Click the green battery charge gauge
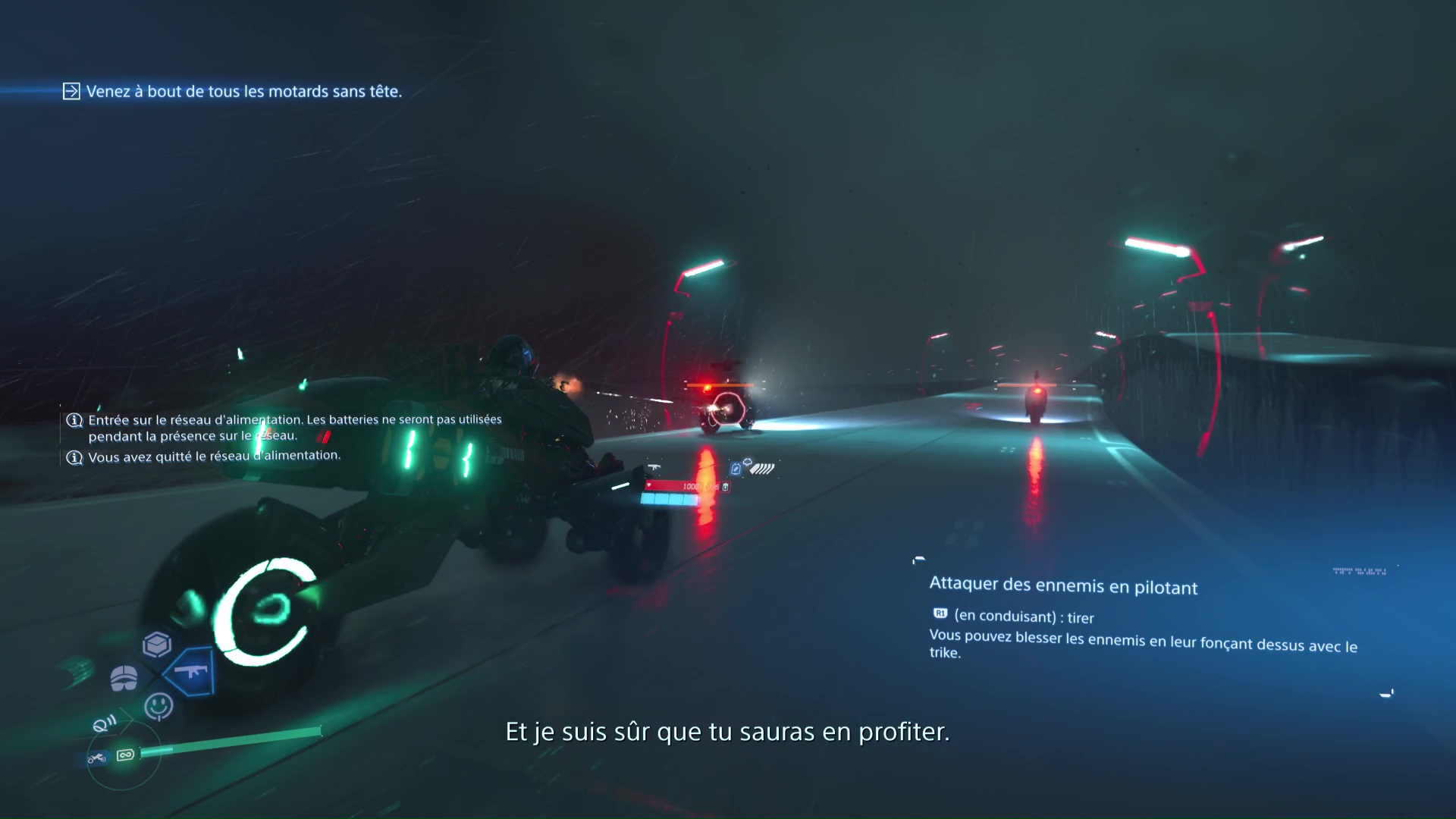This screenshot has height=819, width=1456. click(x=227, y=740)
